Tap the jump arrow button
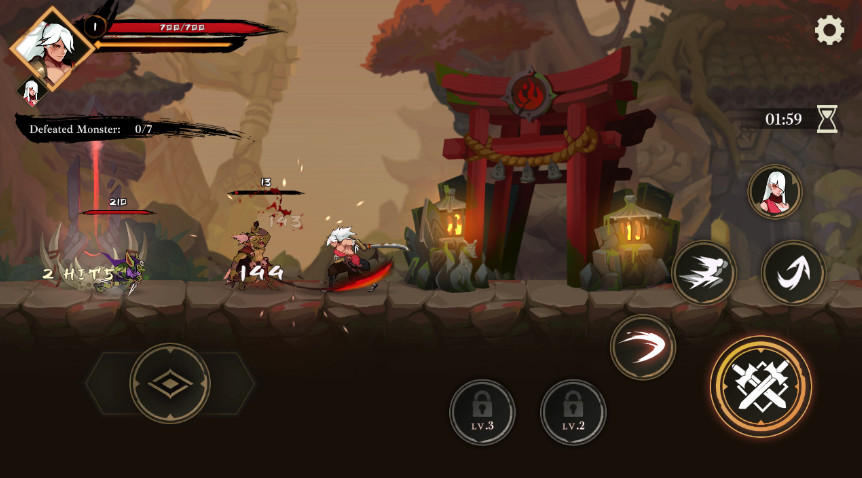This screenshot has width=862, height=478. 793,272
